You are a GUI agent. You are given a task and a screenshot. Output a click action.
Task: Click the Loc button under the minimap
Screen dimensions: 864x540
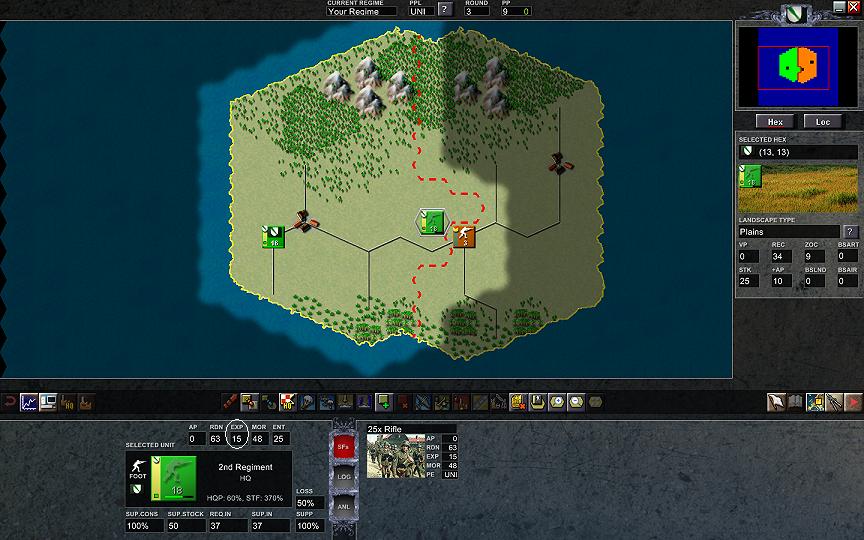click(823, 121)
